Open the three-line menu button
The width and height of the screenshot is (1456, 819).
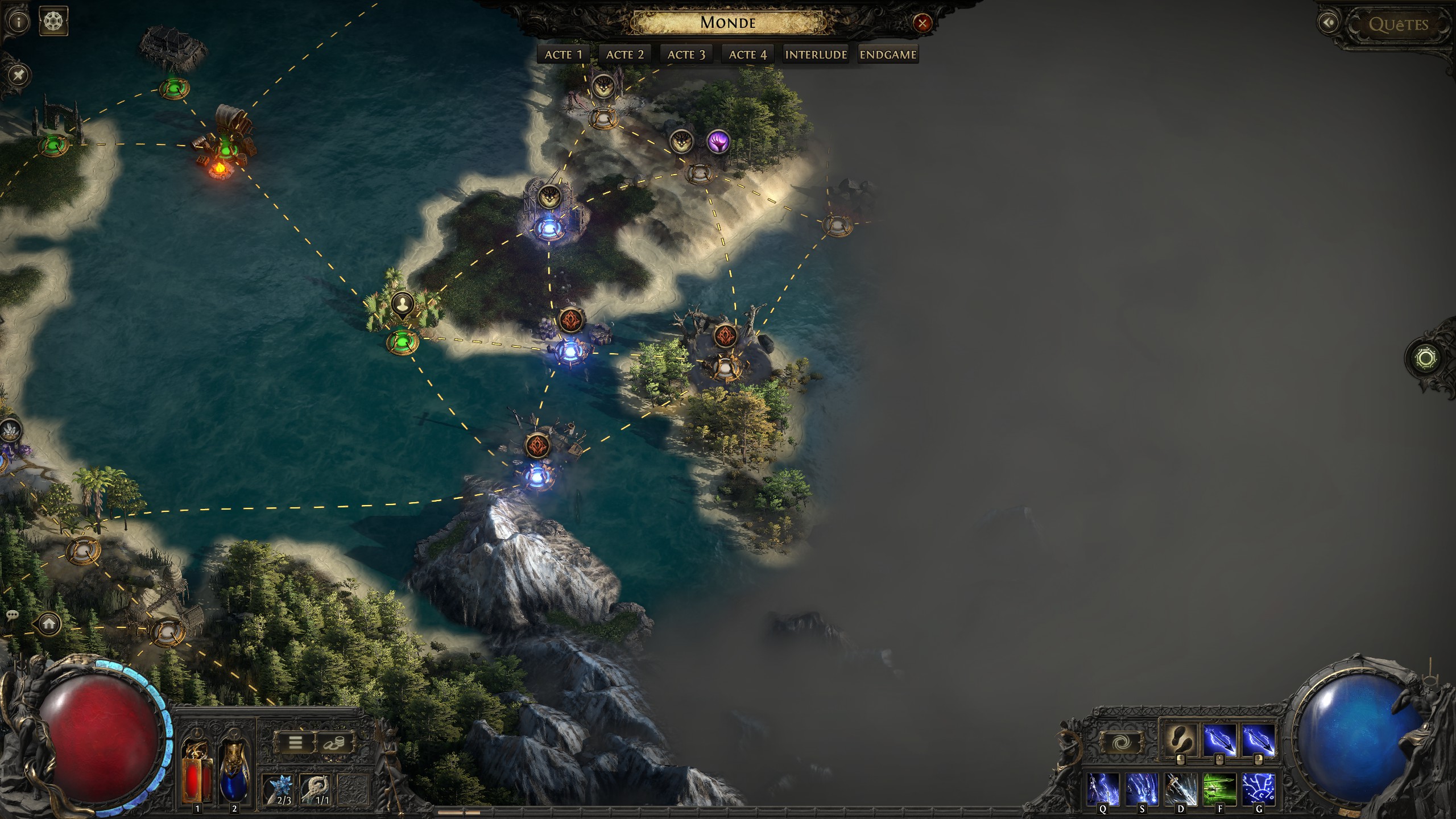pos(295,742)
